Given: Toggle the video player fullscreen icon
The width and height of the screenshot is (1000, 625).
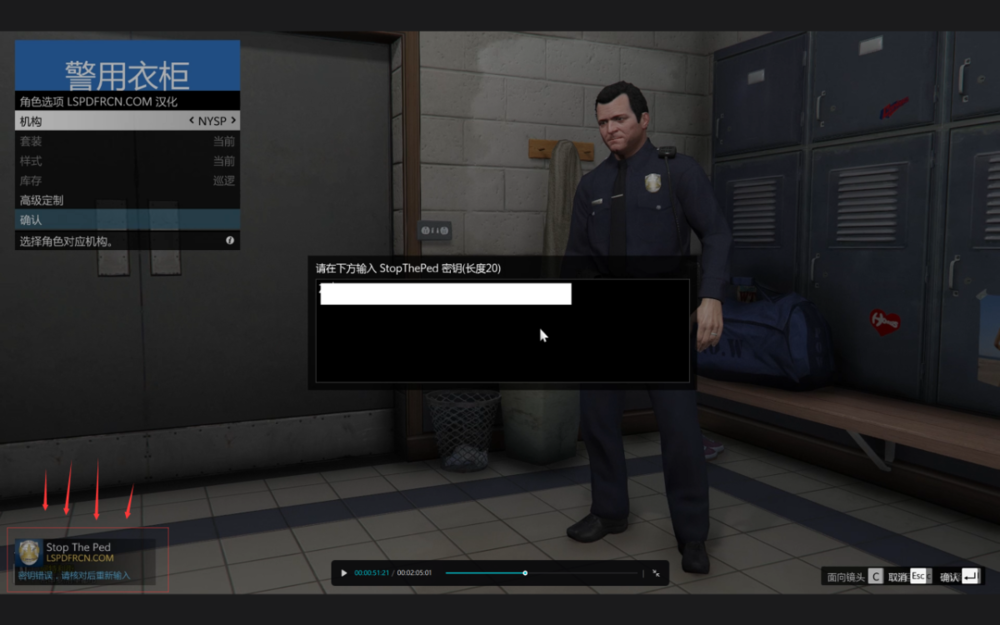Looking at the screenshot, I should click(656, 573).
